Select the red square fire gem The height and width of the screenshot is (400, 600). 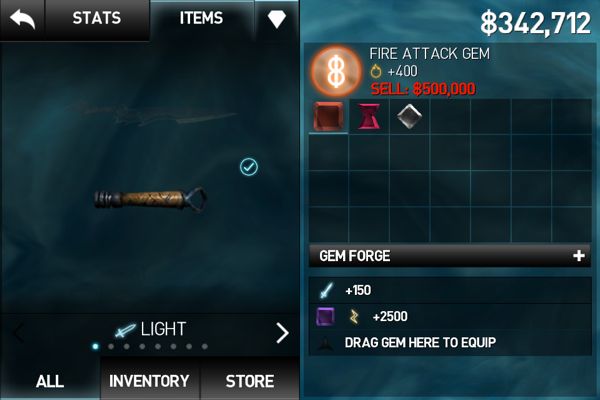click(x=328, y=116)
